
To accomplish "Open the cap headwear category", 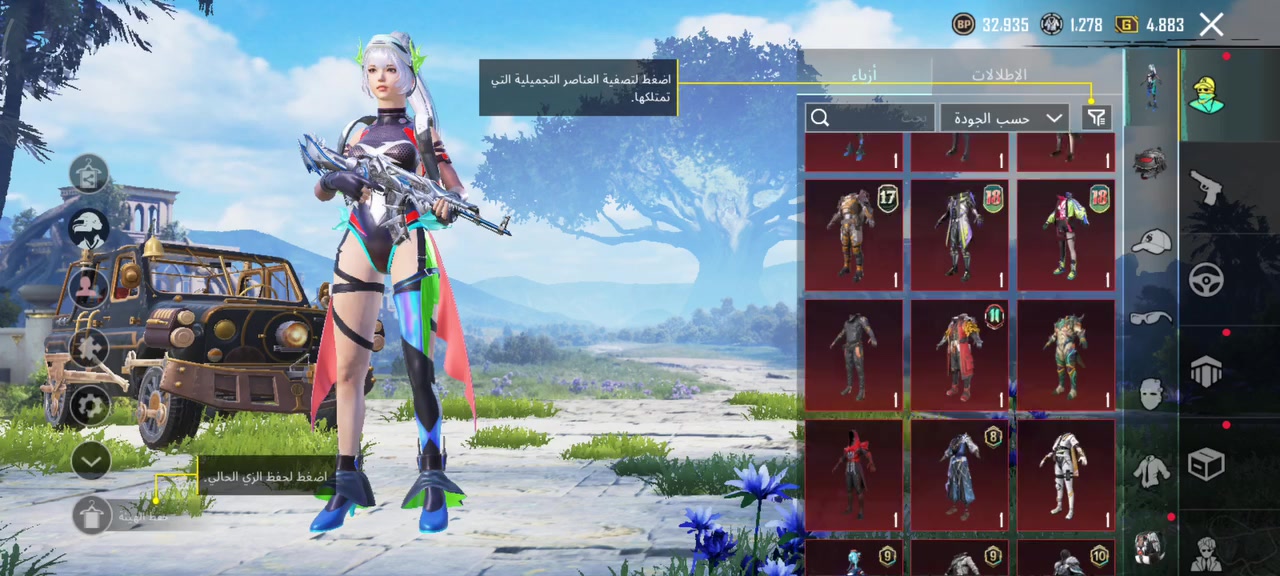I will [1151, 242].
